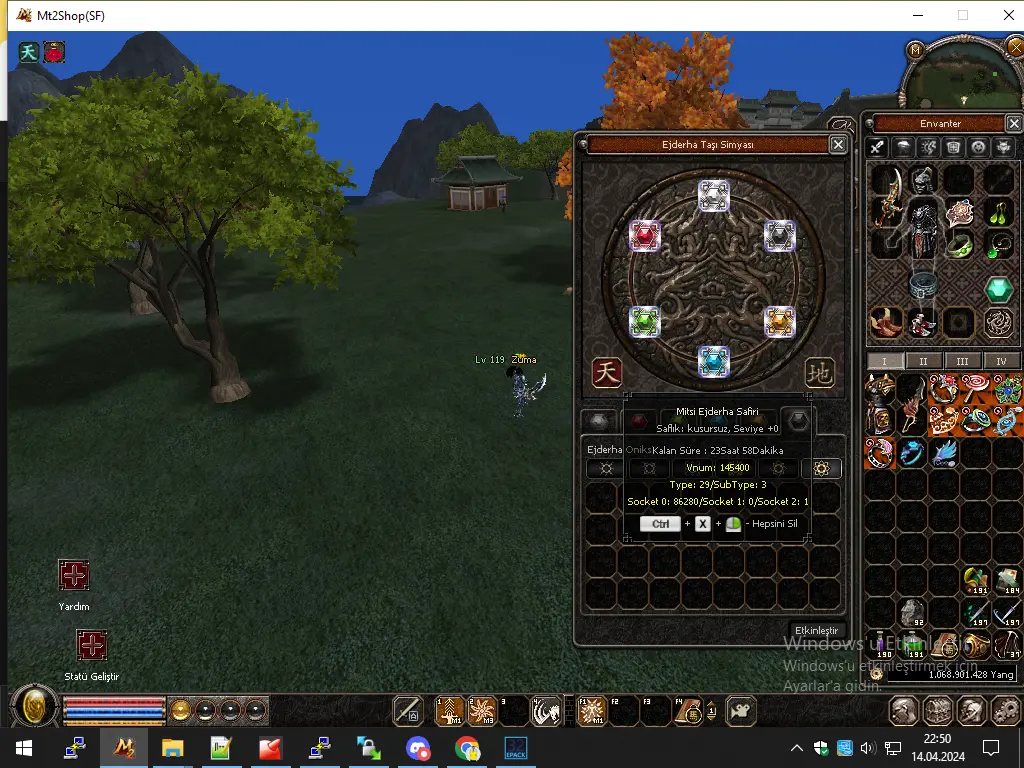Switch to the 地 alchemy page
Screen dimensions: 1024x768
pos(820,373)
